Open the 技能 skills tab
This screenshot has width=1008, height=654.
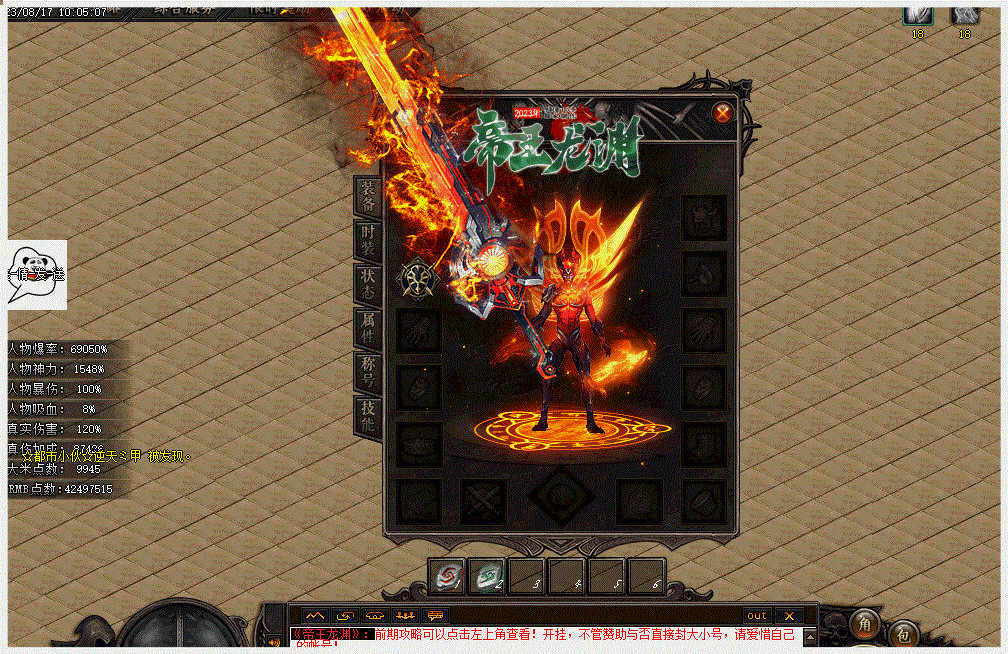368,415
